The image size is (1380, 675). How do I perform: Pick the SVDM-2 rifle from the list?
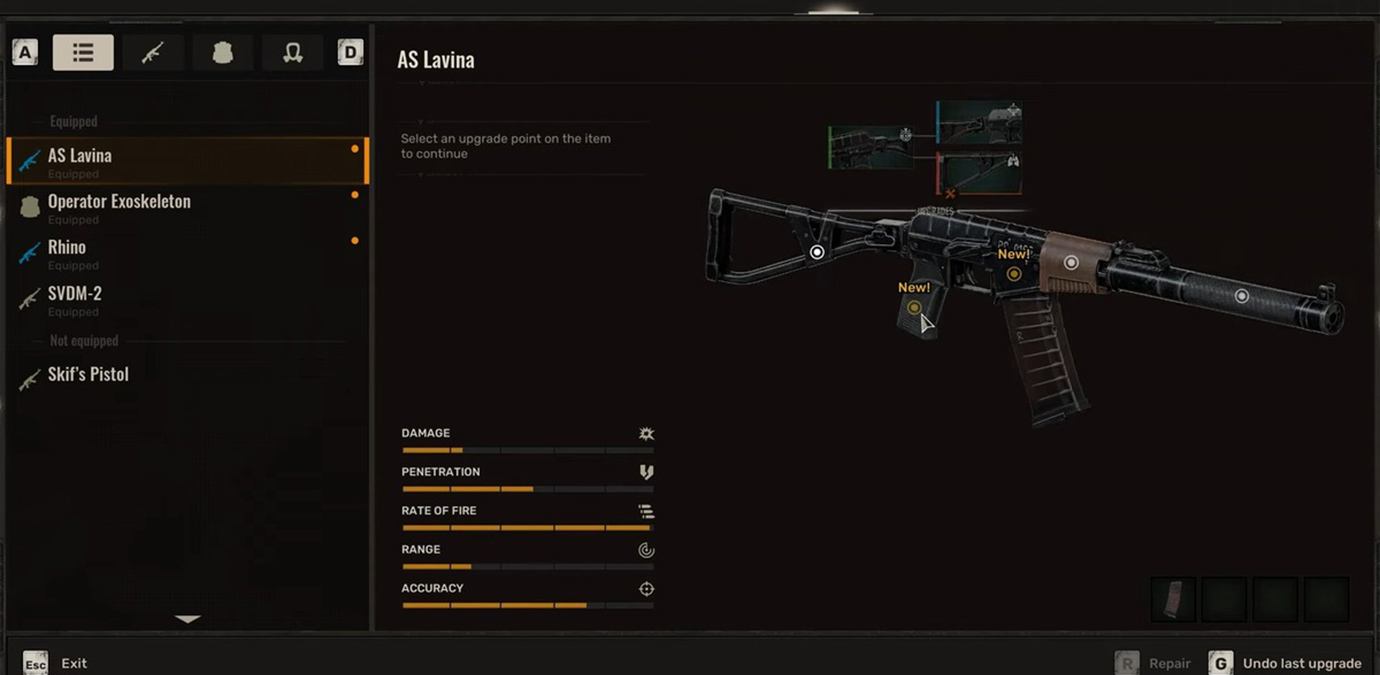(187, 299)
